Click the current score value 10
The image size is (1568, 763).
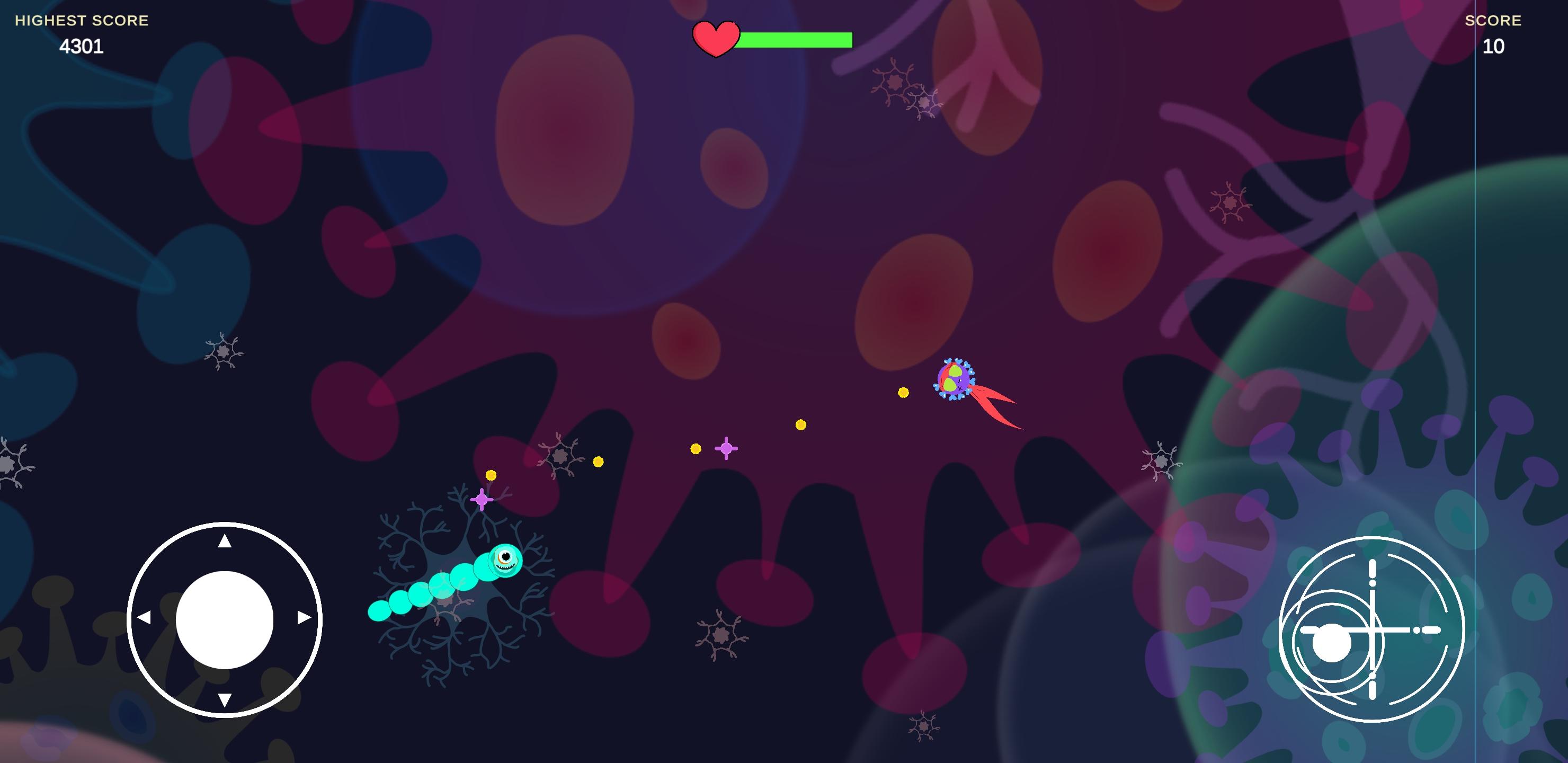click(1493, 46)
